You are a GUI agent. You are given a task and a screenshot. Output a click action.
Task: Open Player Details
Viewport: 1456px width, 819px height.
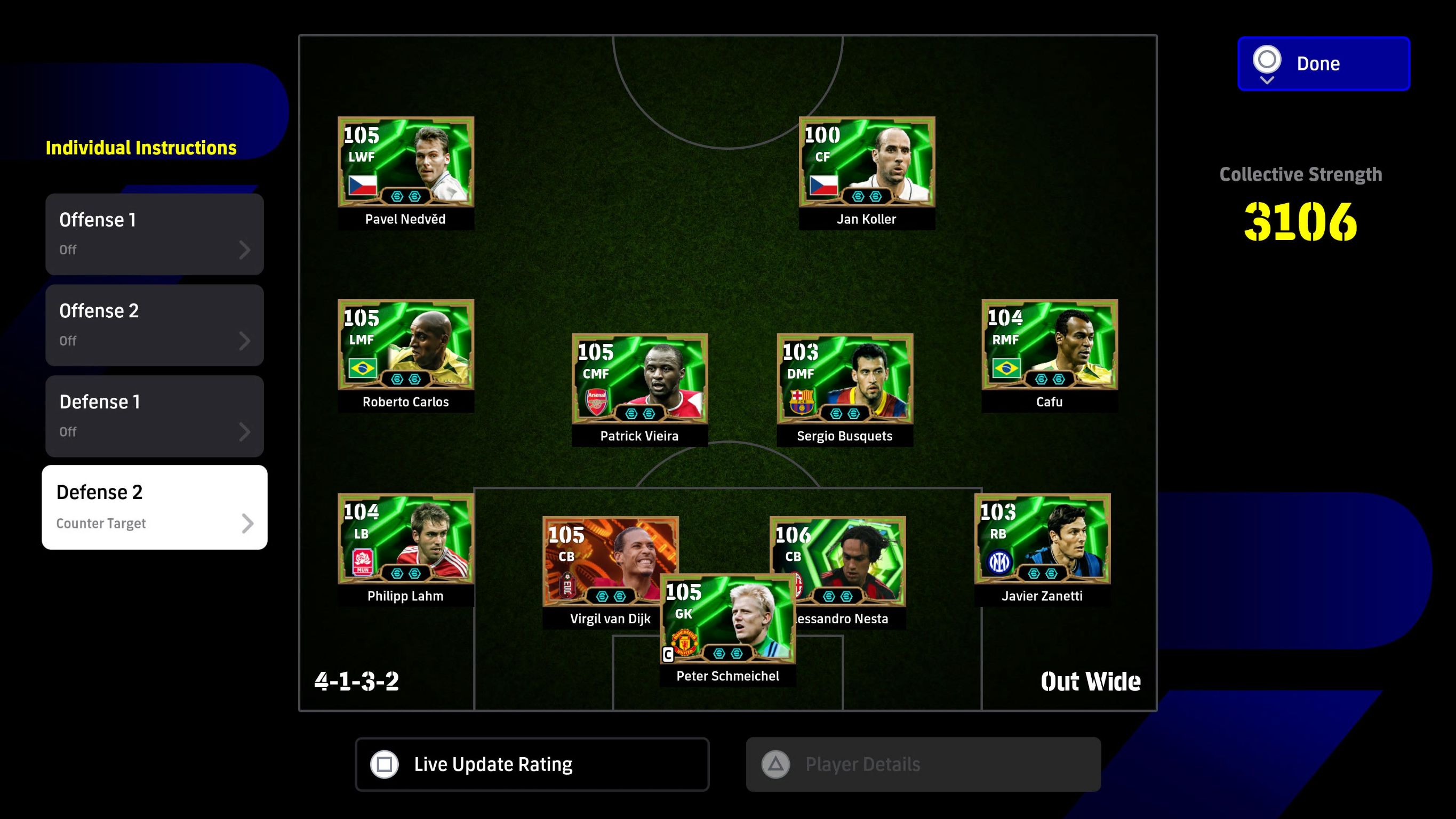pos(923,764)
